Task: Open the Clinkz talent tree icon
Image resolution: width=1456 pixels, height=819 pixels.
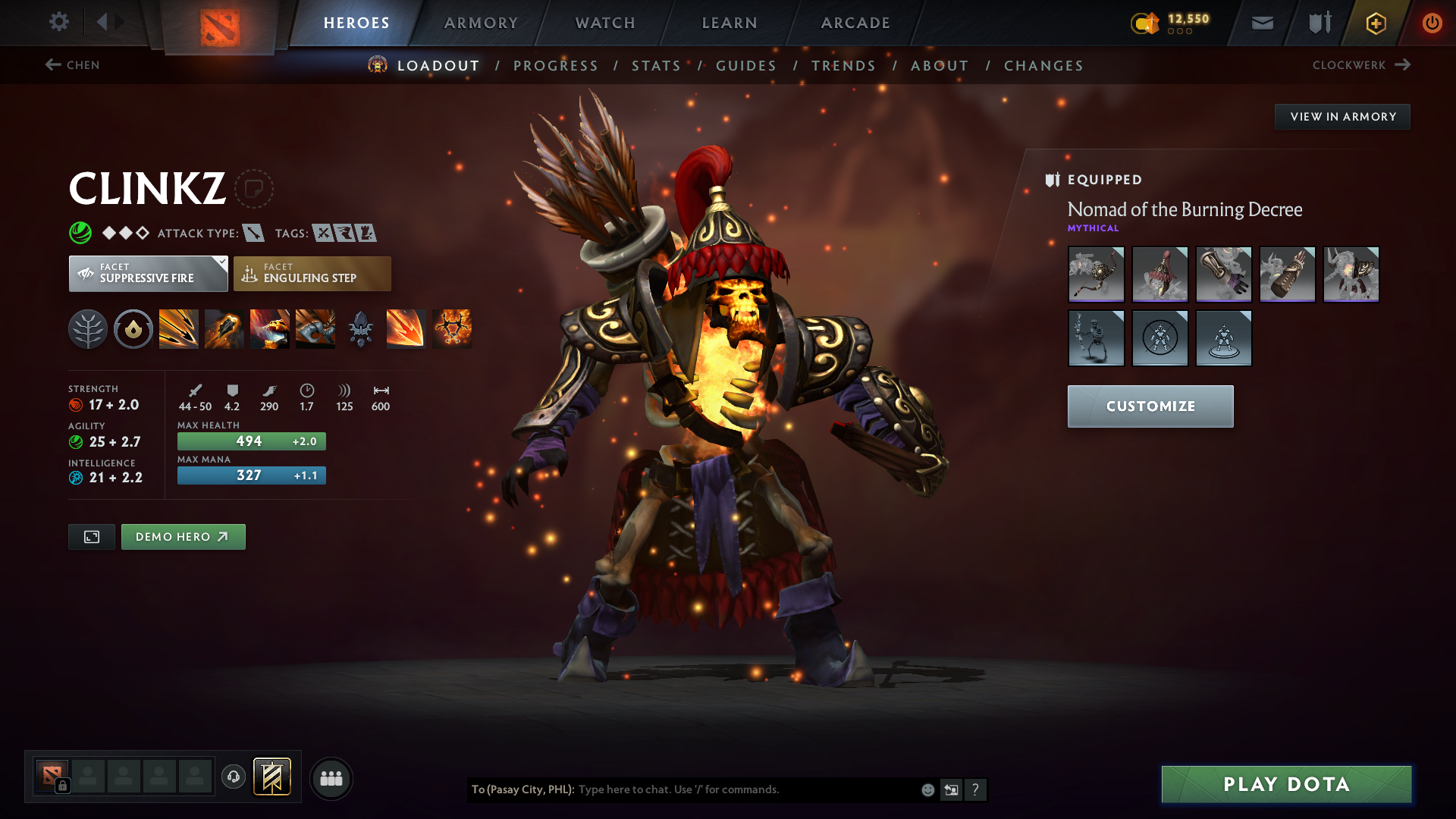Action: pyautogui.click(x=87, y=328)
